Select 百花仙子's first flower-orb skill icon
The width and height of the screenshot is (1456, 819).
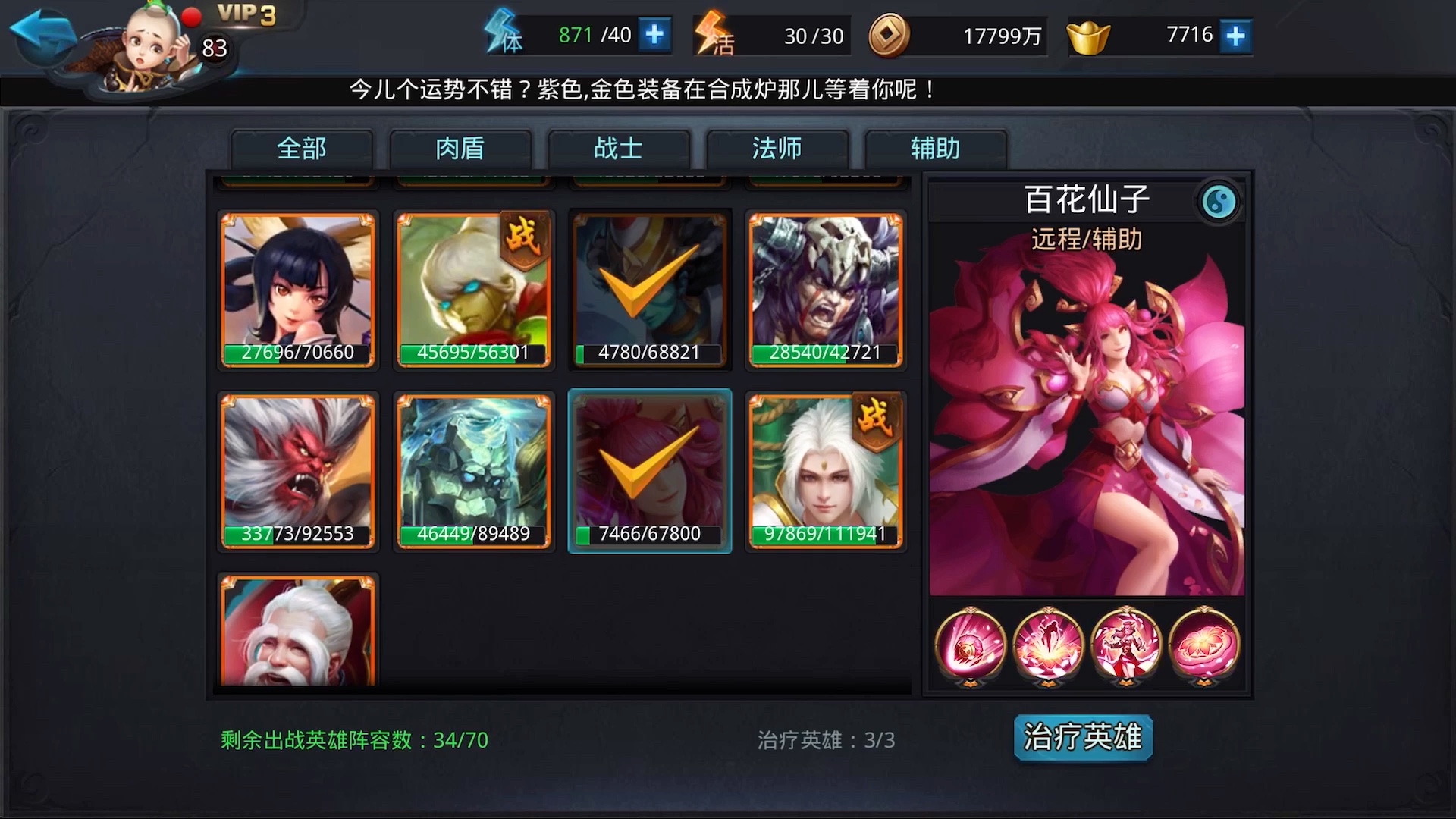coord(972,644)
